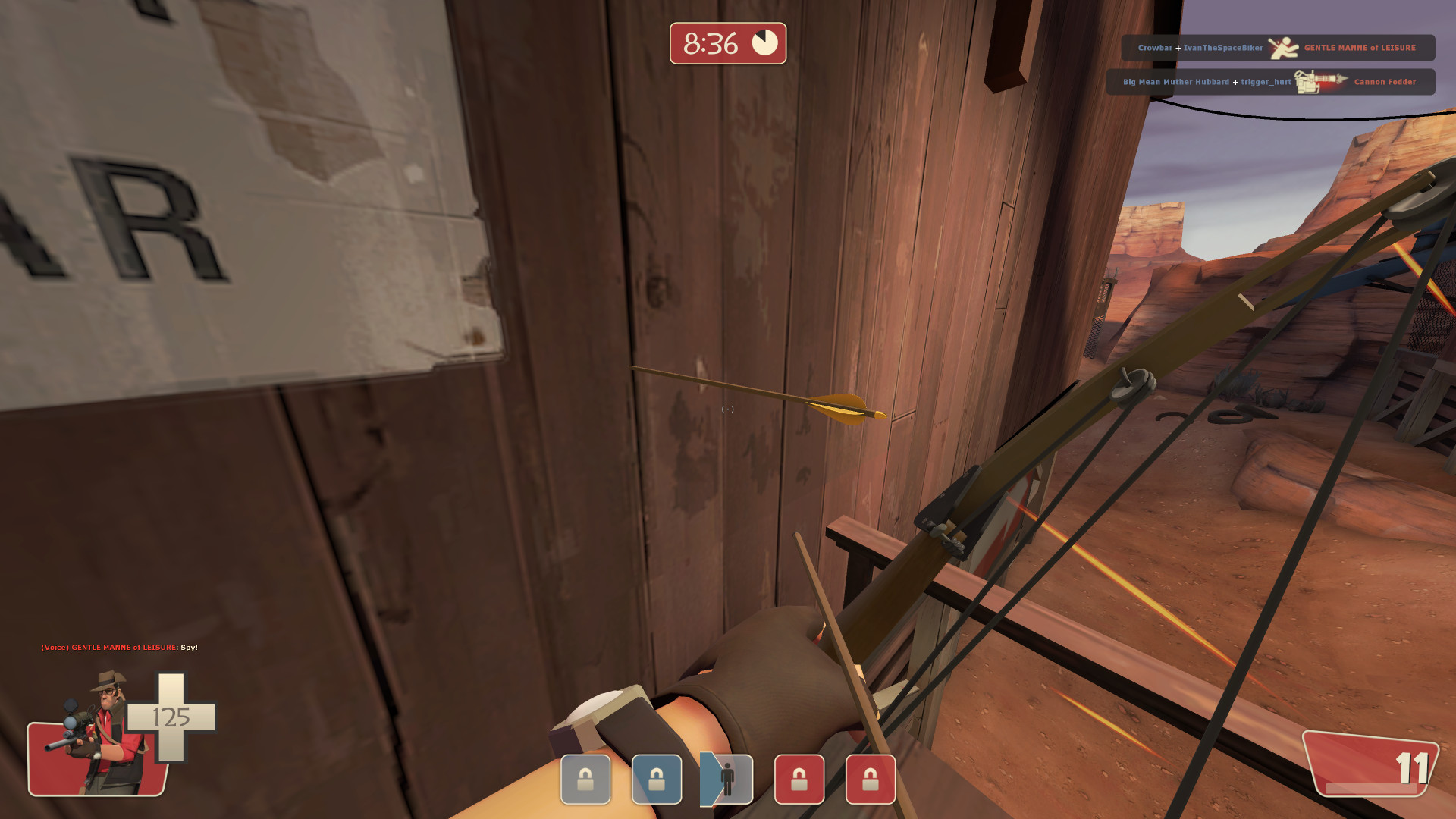This screenshot has height=819, width=1456.
Task: Click the blue arrow exit icon with person
Action: tap(726, 780)
